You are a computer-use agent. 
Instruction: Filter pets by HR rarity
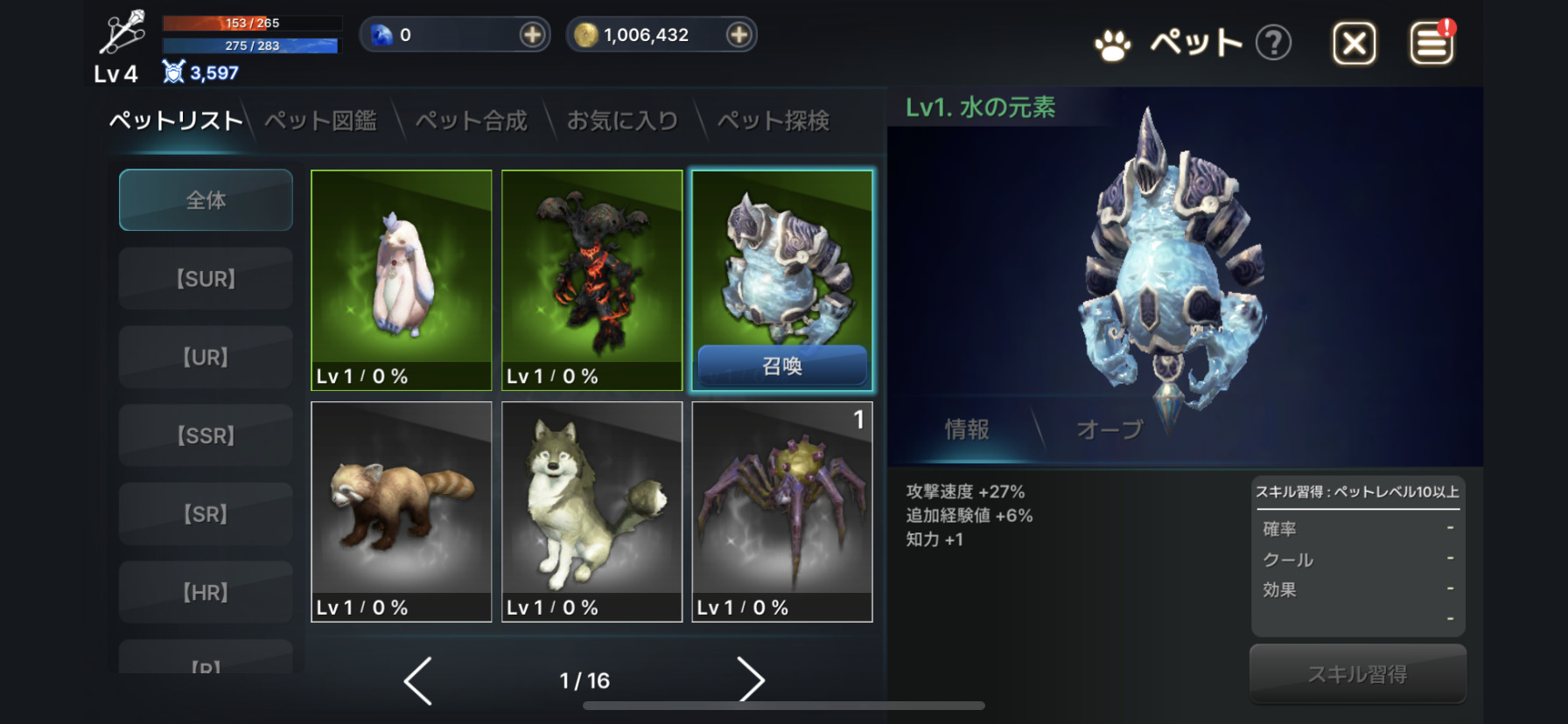coord(206,592)
